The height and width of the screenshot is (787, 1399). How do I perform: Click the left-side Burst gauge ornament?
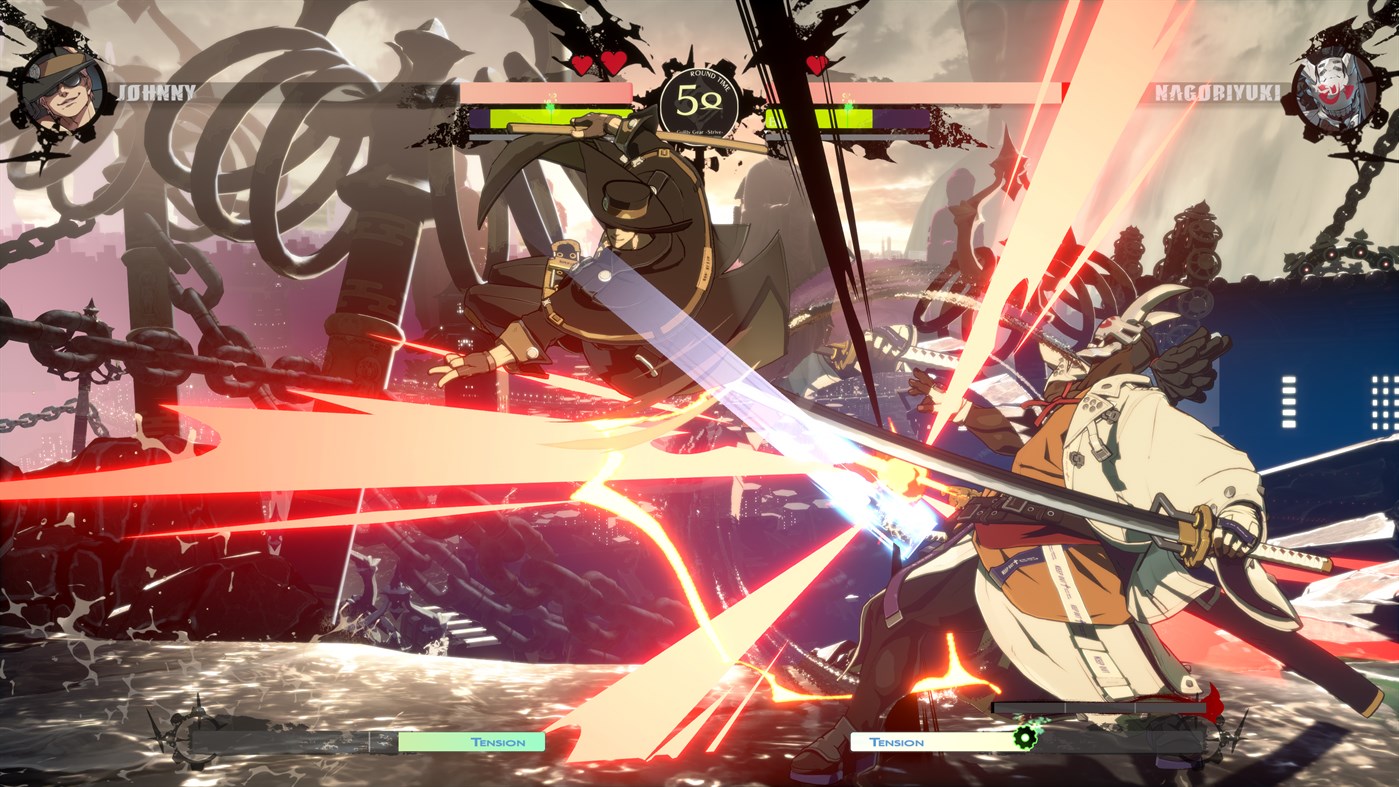point(190,740)
